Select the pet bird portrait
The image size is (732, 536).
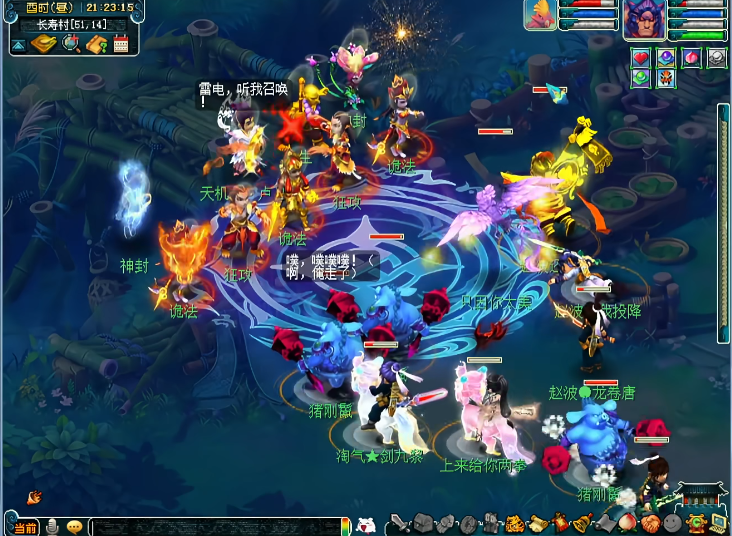pos(540,15)
